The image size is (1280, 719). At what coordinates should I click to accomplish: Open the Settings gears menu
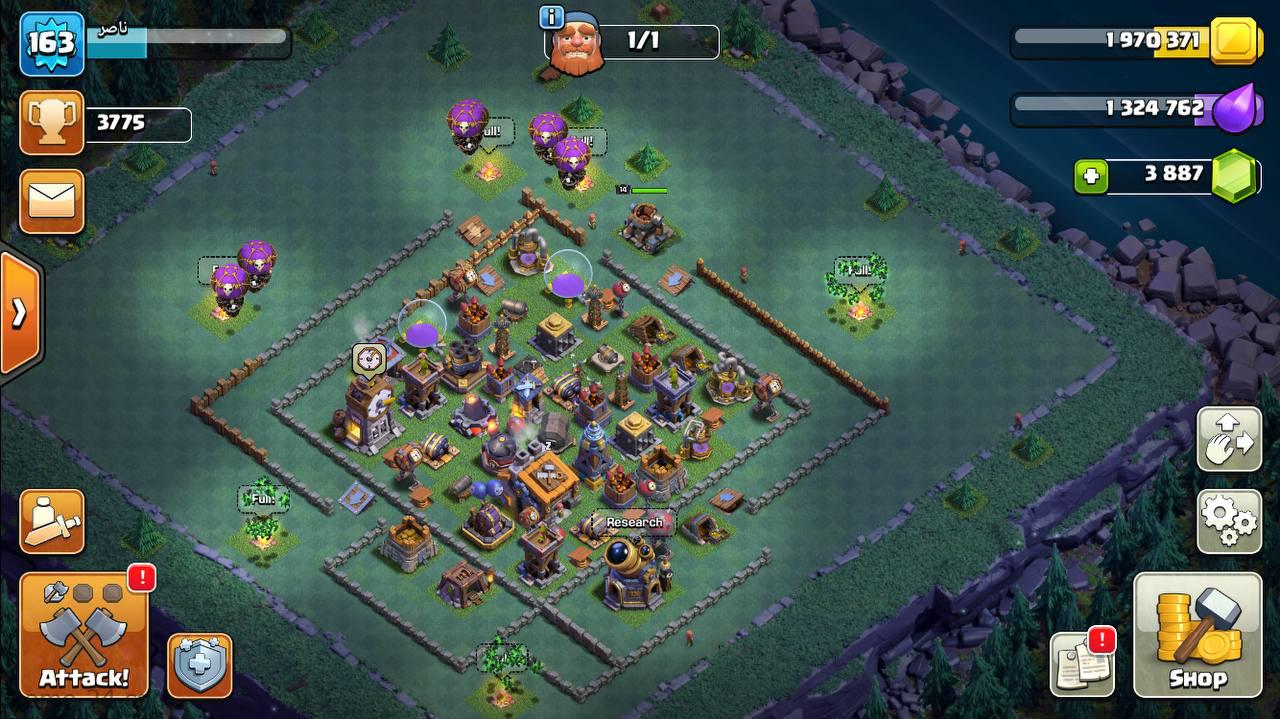click(1229, 520)
